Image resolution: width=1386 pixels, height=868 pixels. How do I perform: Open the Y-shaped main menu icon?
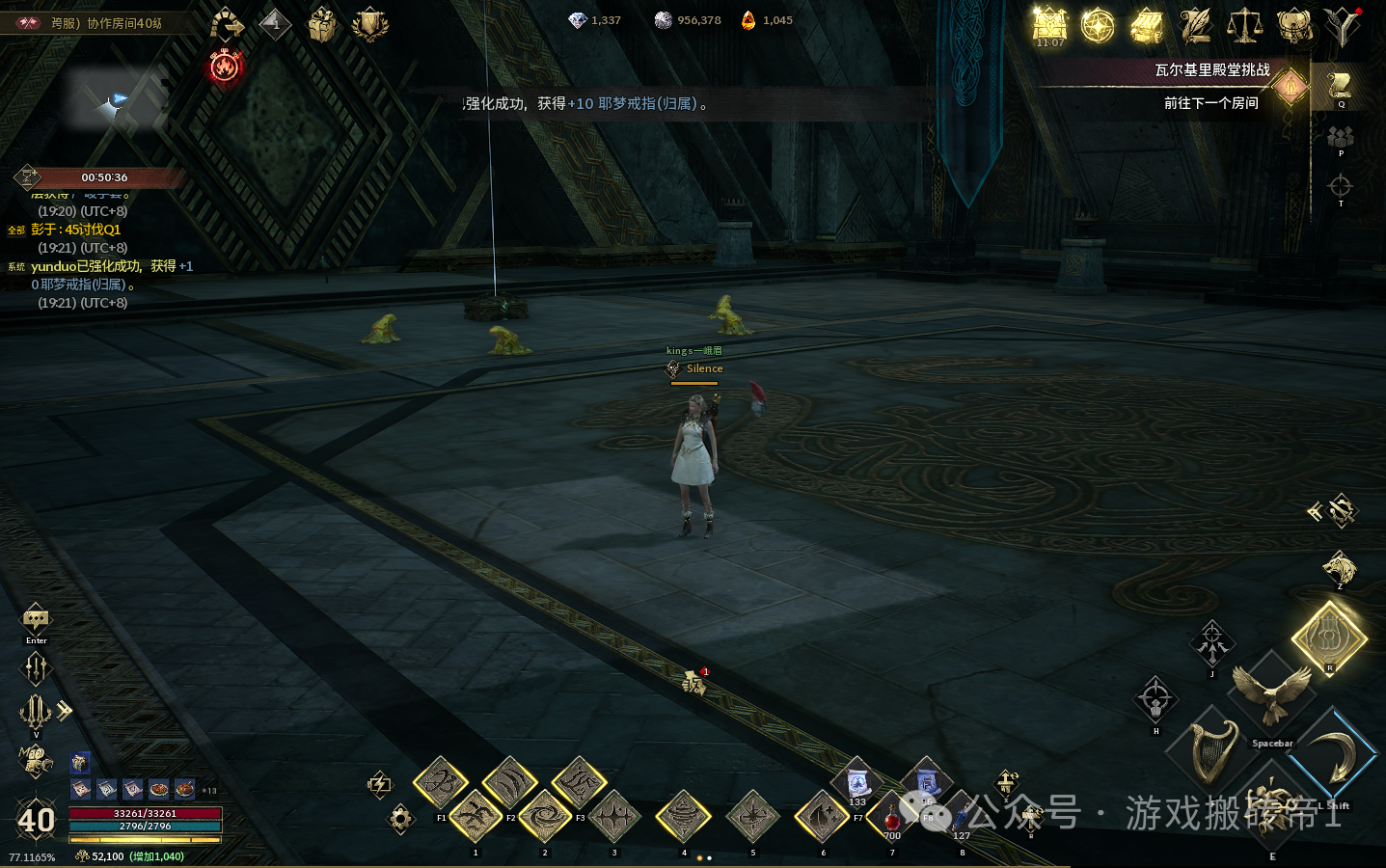(x=1342, y=26)
